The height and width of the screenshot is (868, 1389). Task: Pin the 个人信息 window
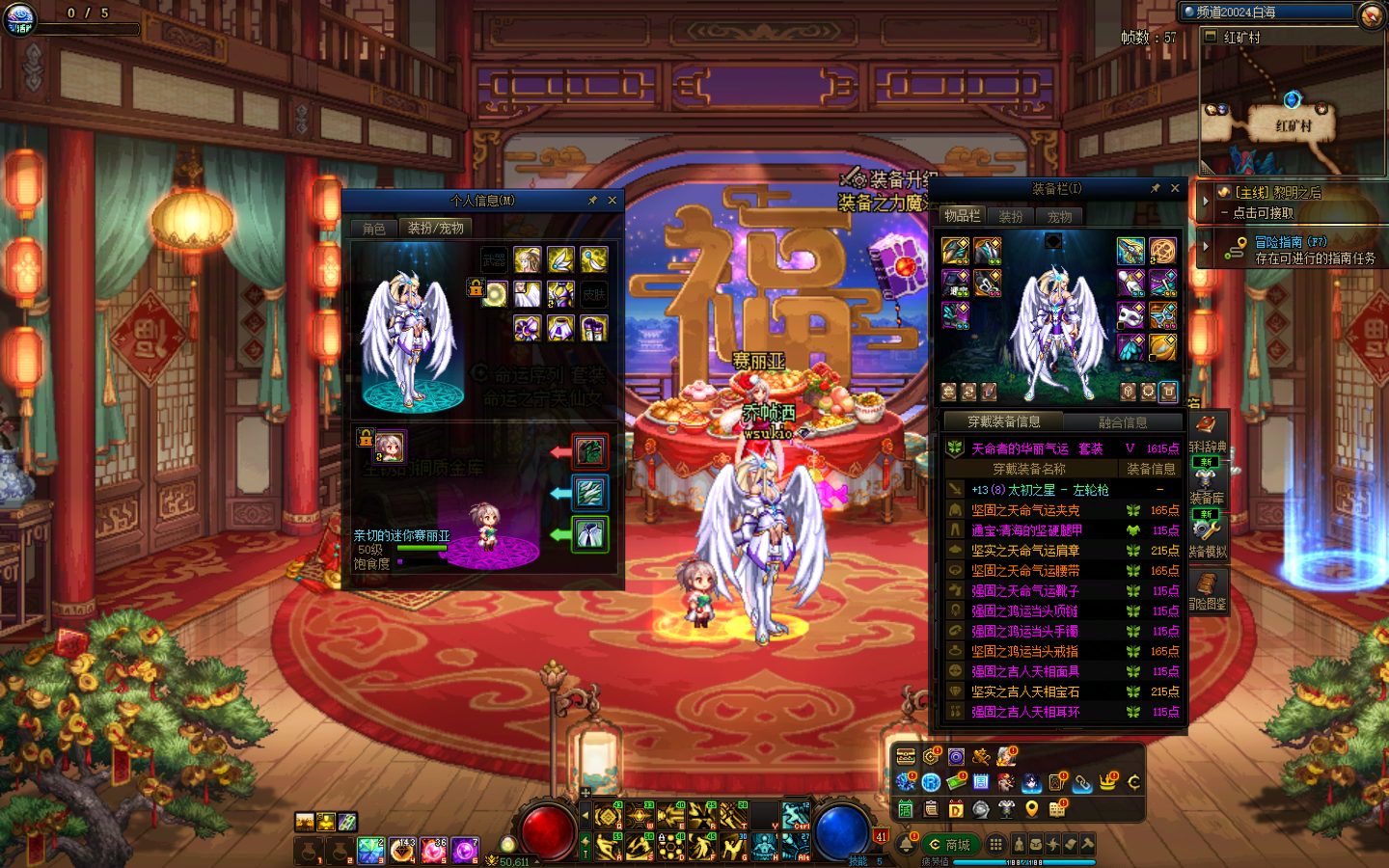(x=592, y=201)
